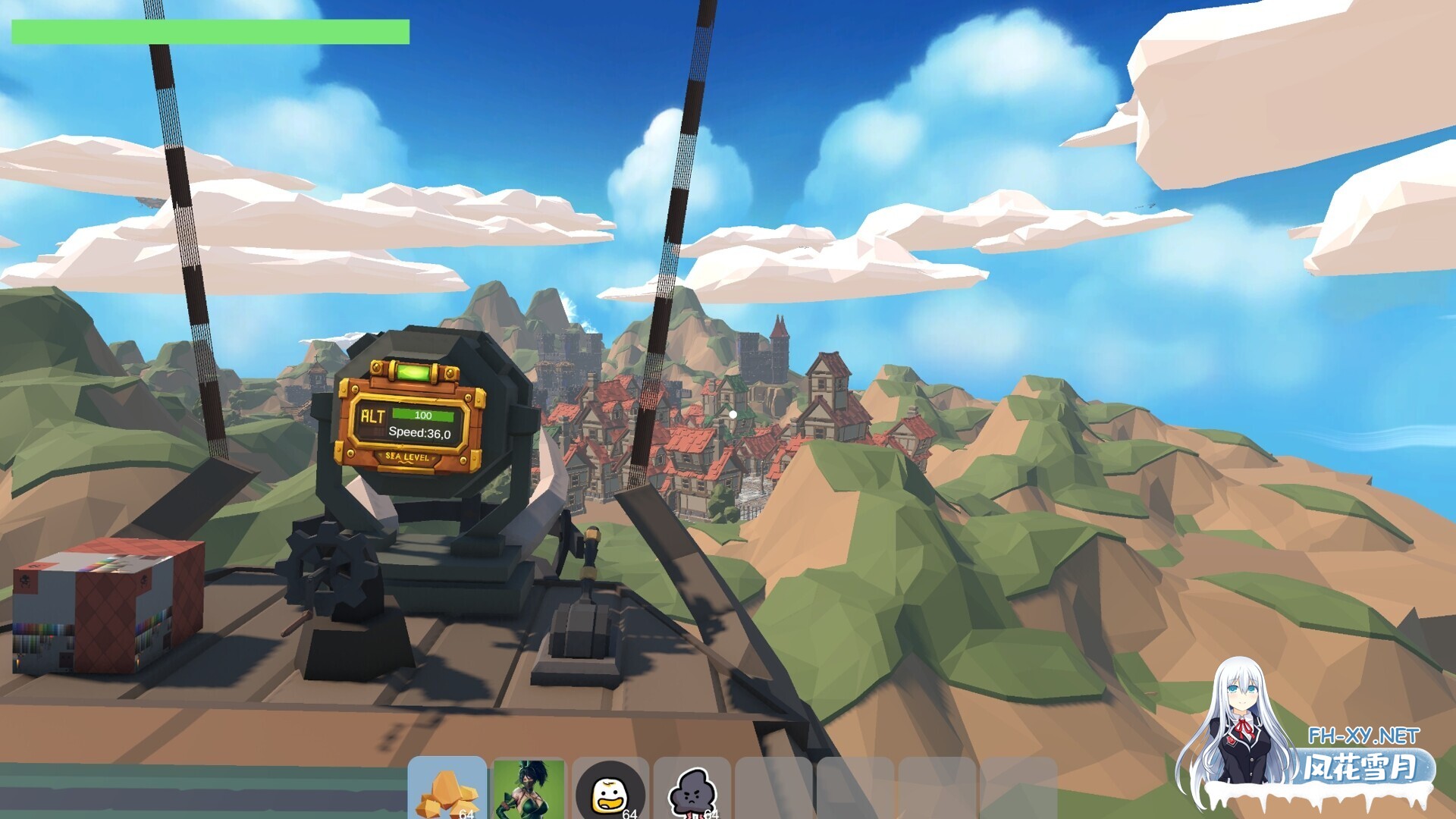Click the SEA LEVEL plaque on the gauge
Image resolution: width=1456 pixels, height=819 pixels.
tap(407, 457)
